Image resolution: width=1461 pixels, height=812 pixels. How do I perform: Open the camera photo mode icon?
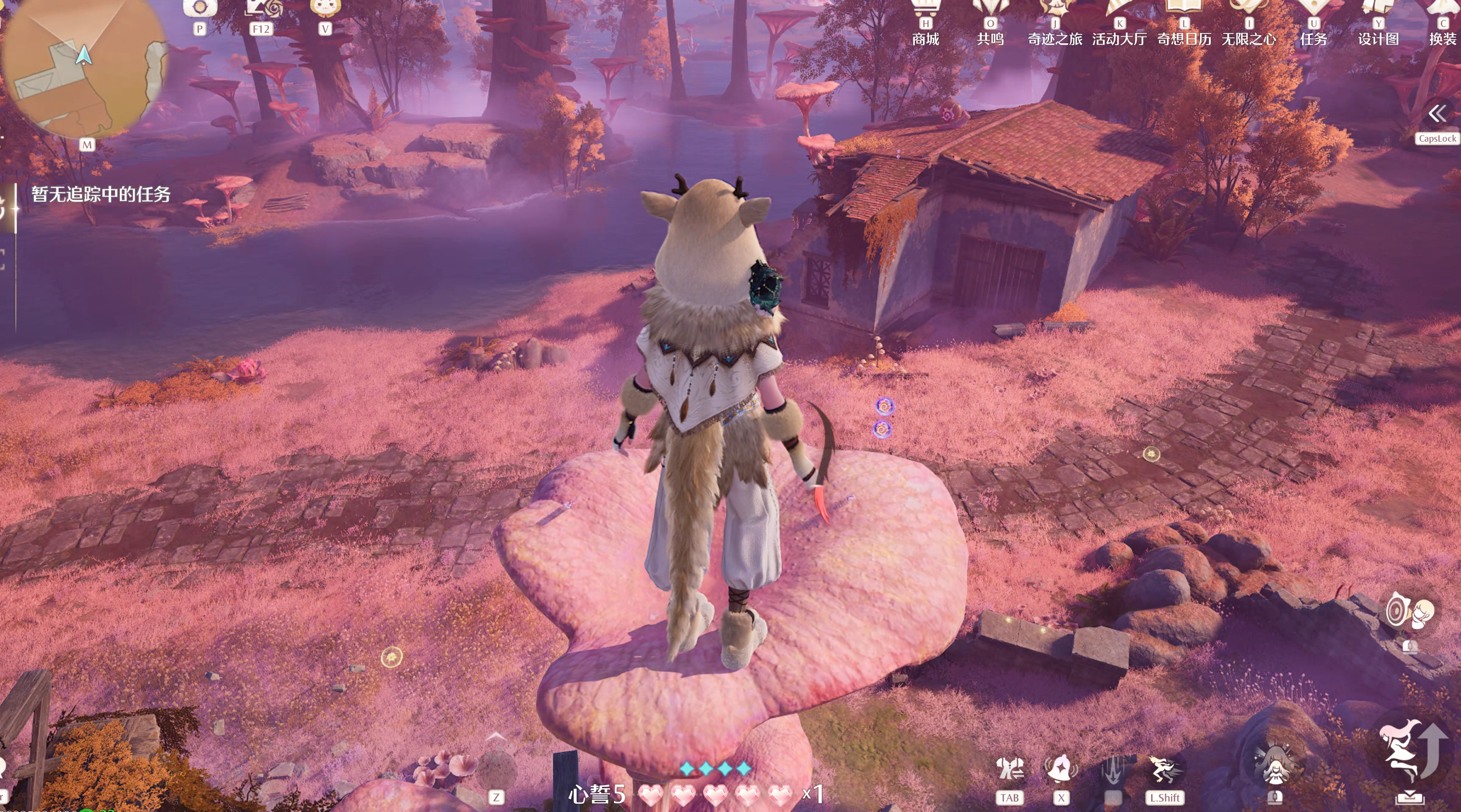point(200,8)
